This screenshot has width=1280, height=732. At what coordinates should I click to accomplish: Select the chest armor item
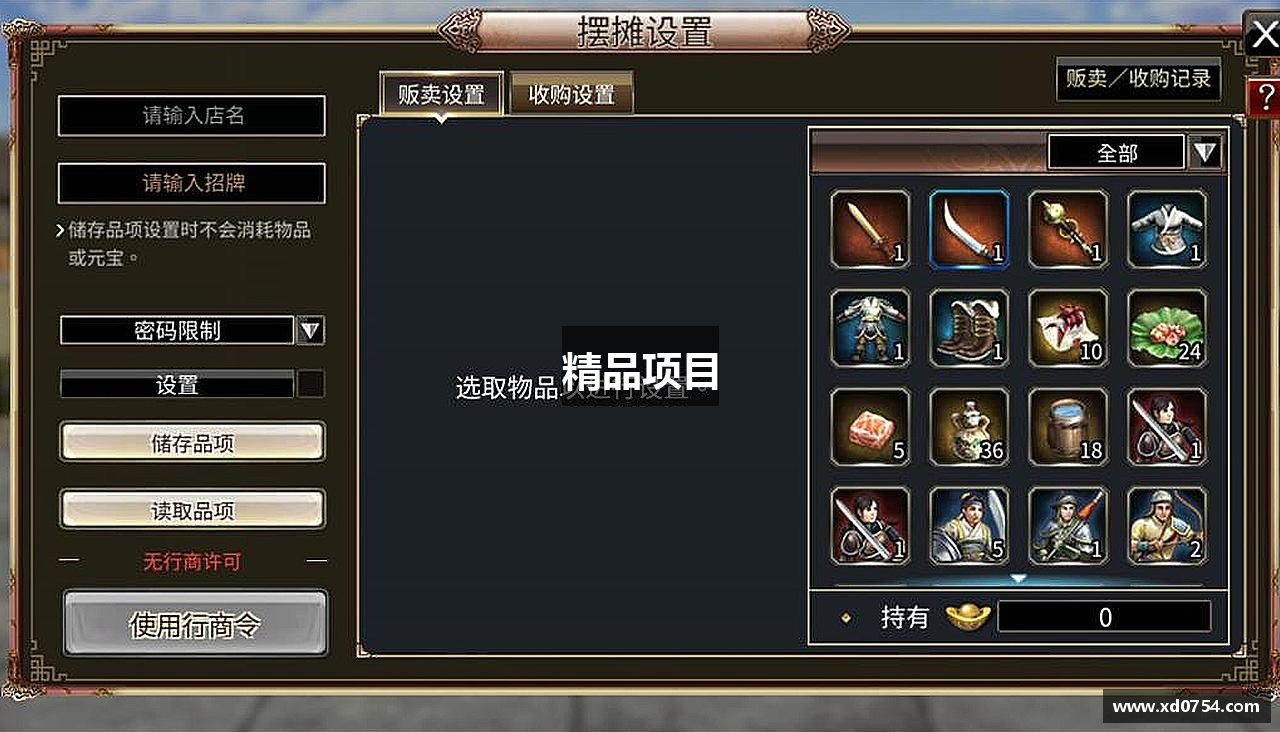tap(869, 328)
